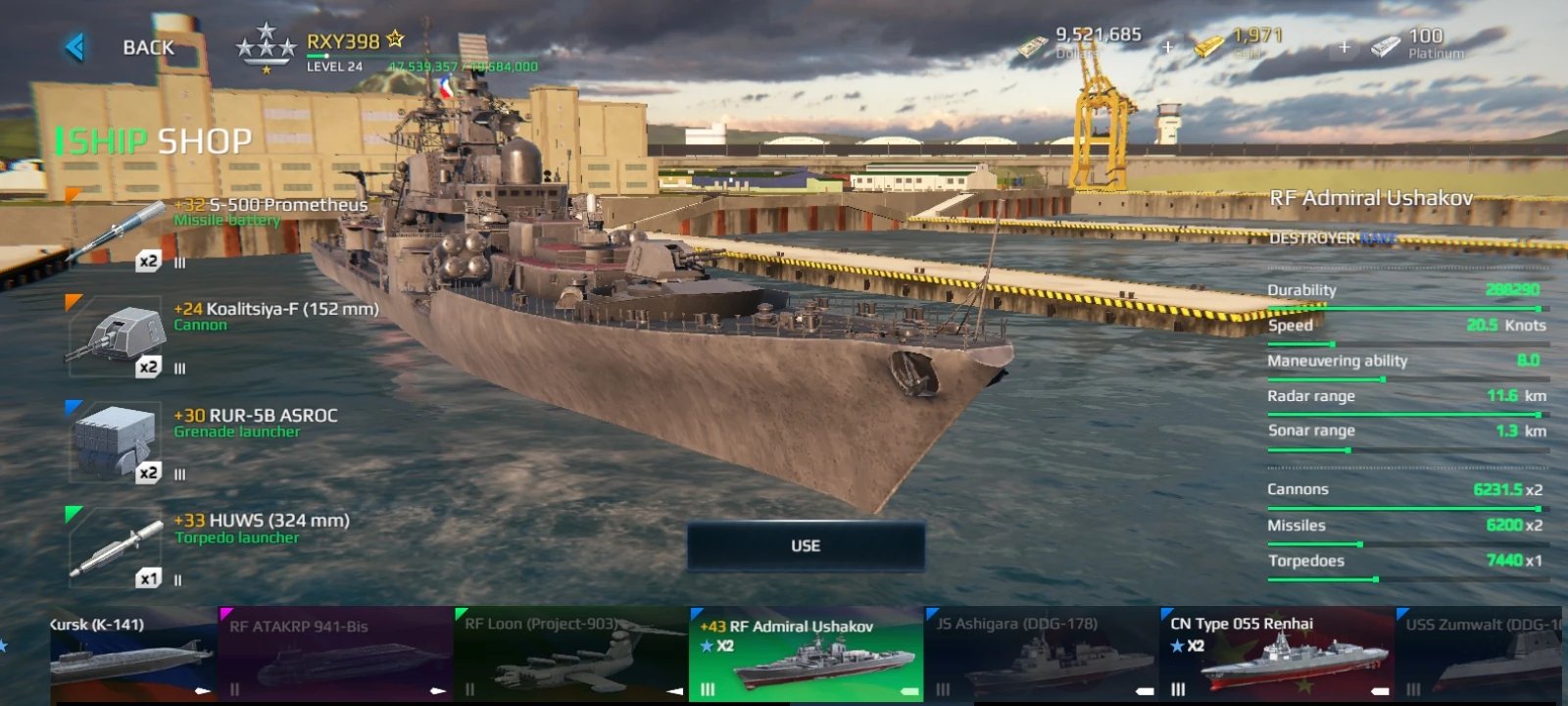Tap the platinum currency counter
This screenshot has height=706, width=1568.
1423,44
